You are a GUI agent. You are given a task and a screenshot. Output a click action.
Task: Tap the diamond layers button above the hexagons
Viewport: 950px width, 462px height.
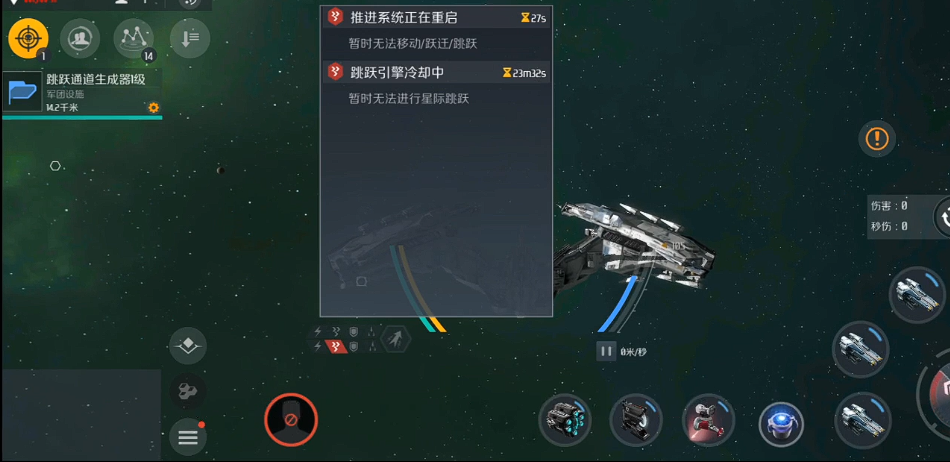click(x=188, y=346)
